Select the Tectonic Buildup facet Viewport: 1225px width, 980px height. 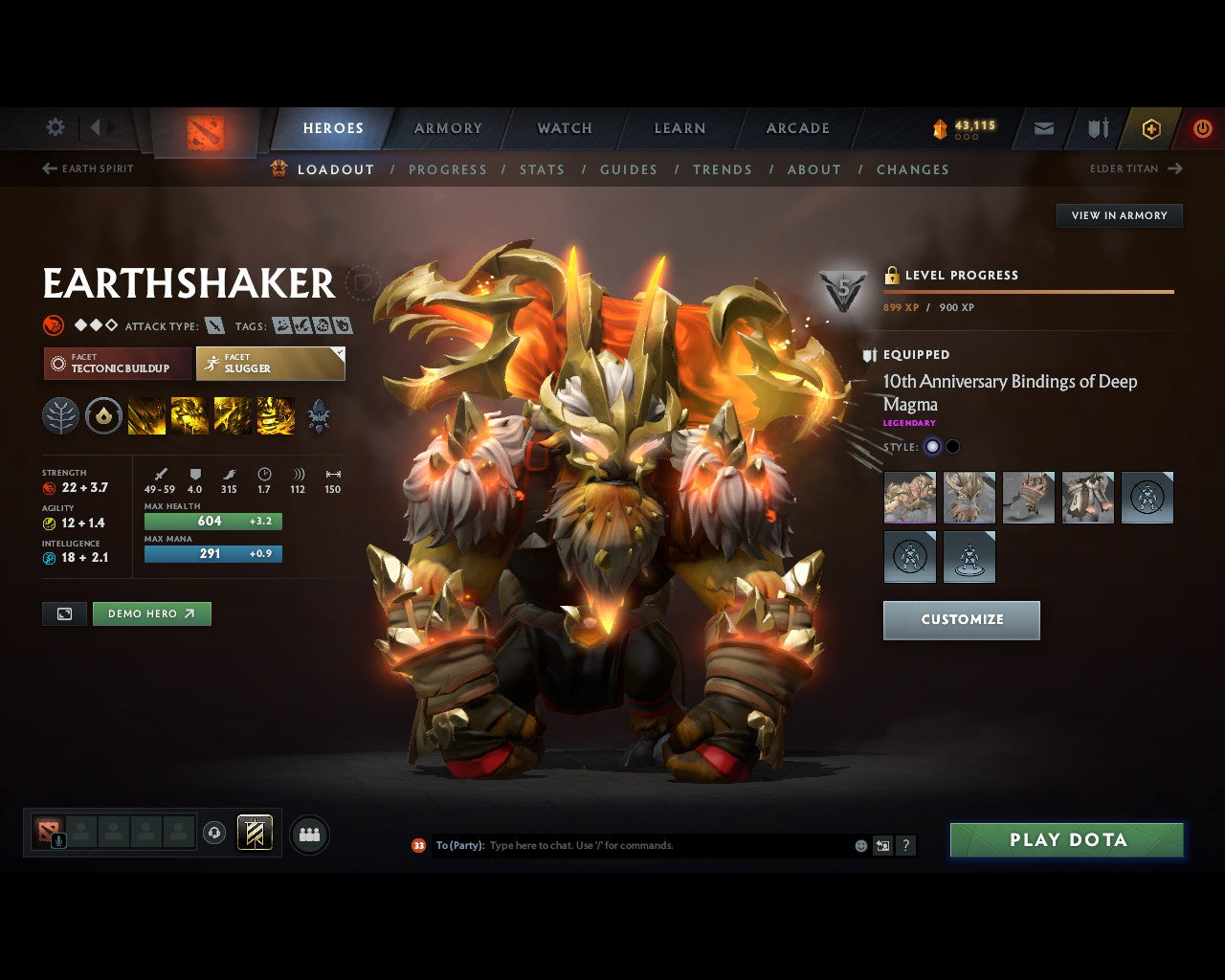point(115,364)
